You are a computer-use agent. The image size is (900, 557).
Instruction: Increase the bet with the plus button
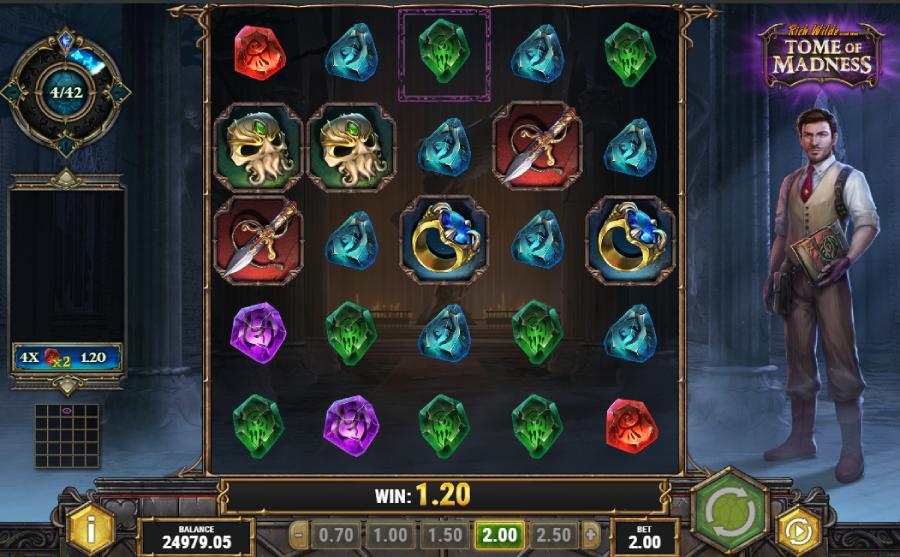(591, 534)
